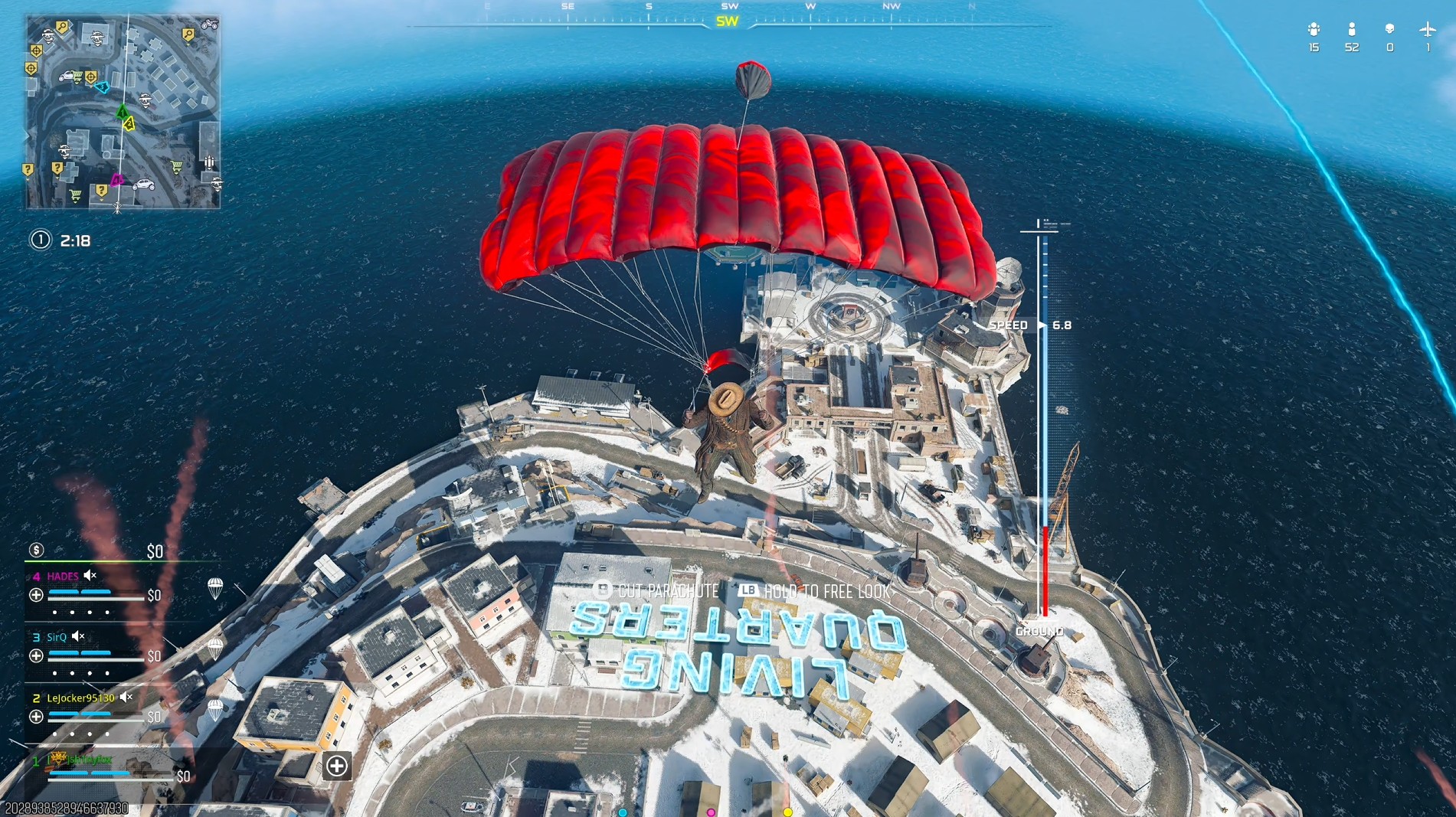Viewport: 1456px width, 817px height.
Task: Toggle LeJocker95130's mute speaker icon
Action: point(125,697)
